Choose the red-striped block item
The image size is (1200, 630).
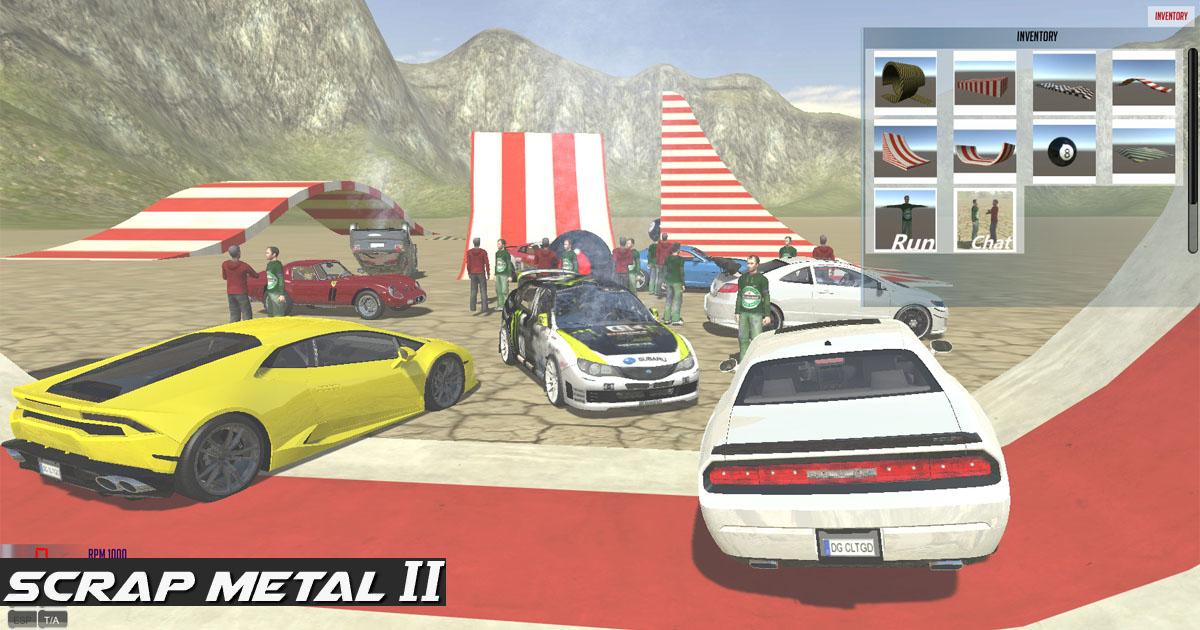pos(985,83)
